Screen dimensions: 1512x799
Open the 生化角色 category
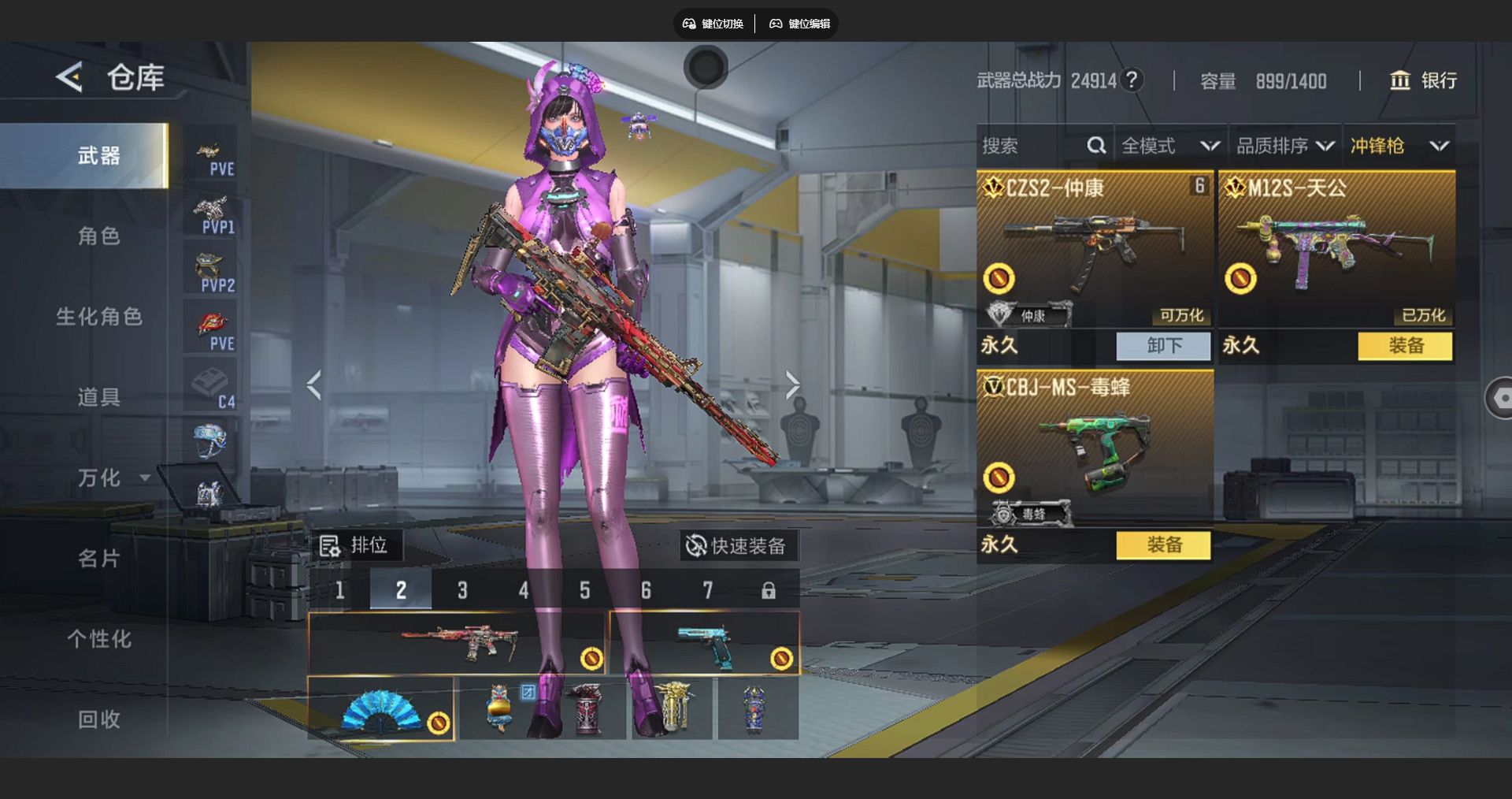[x=98, y=317]
